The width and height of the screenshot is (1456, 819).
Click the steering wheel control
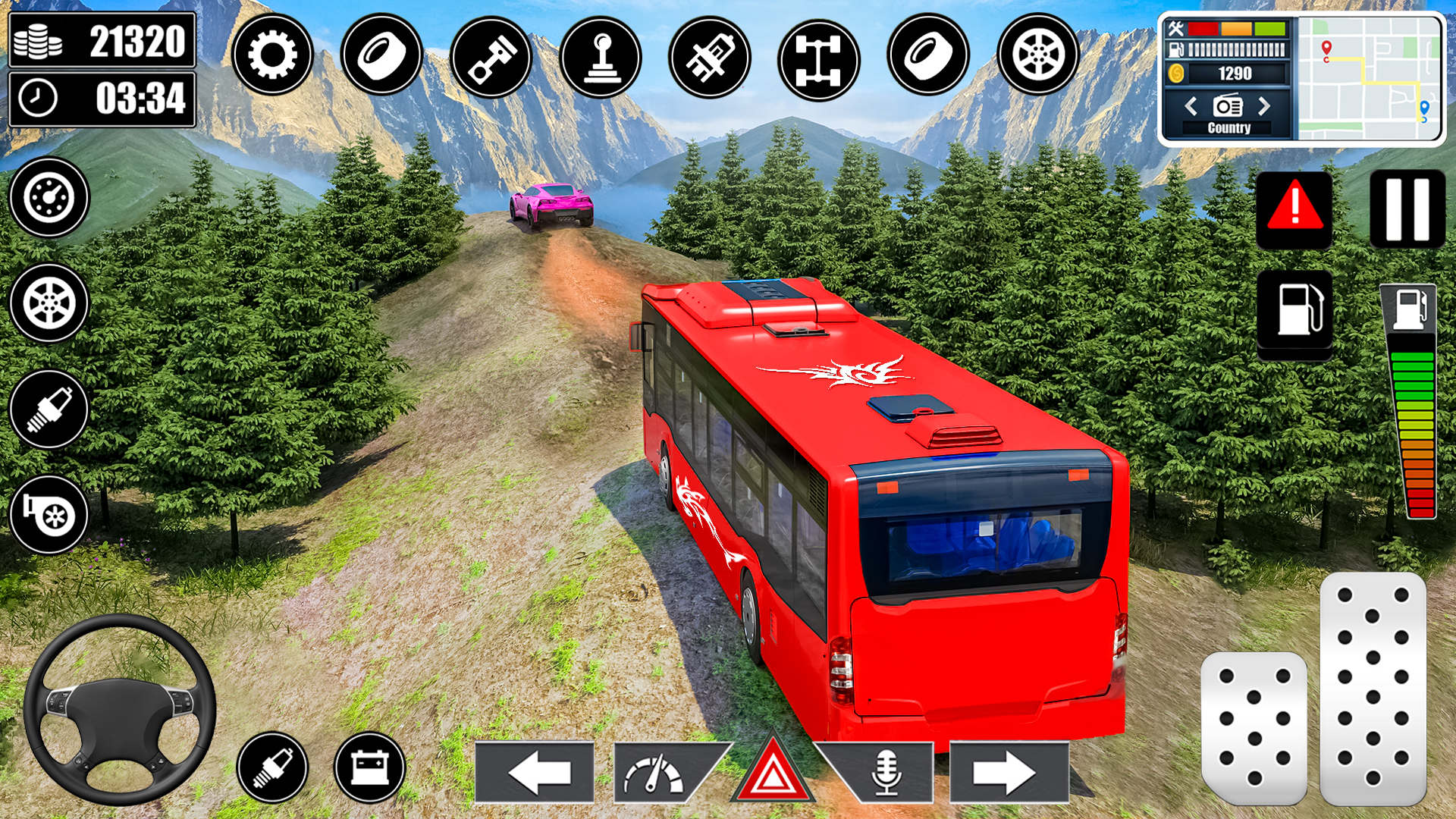[x=119, y=709]
